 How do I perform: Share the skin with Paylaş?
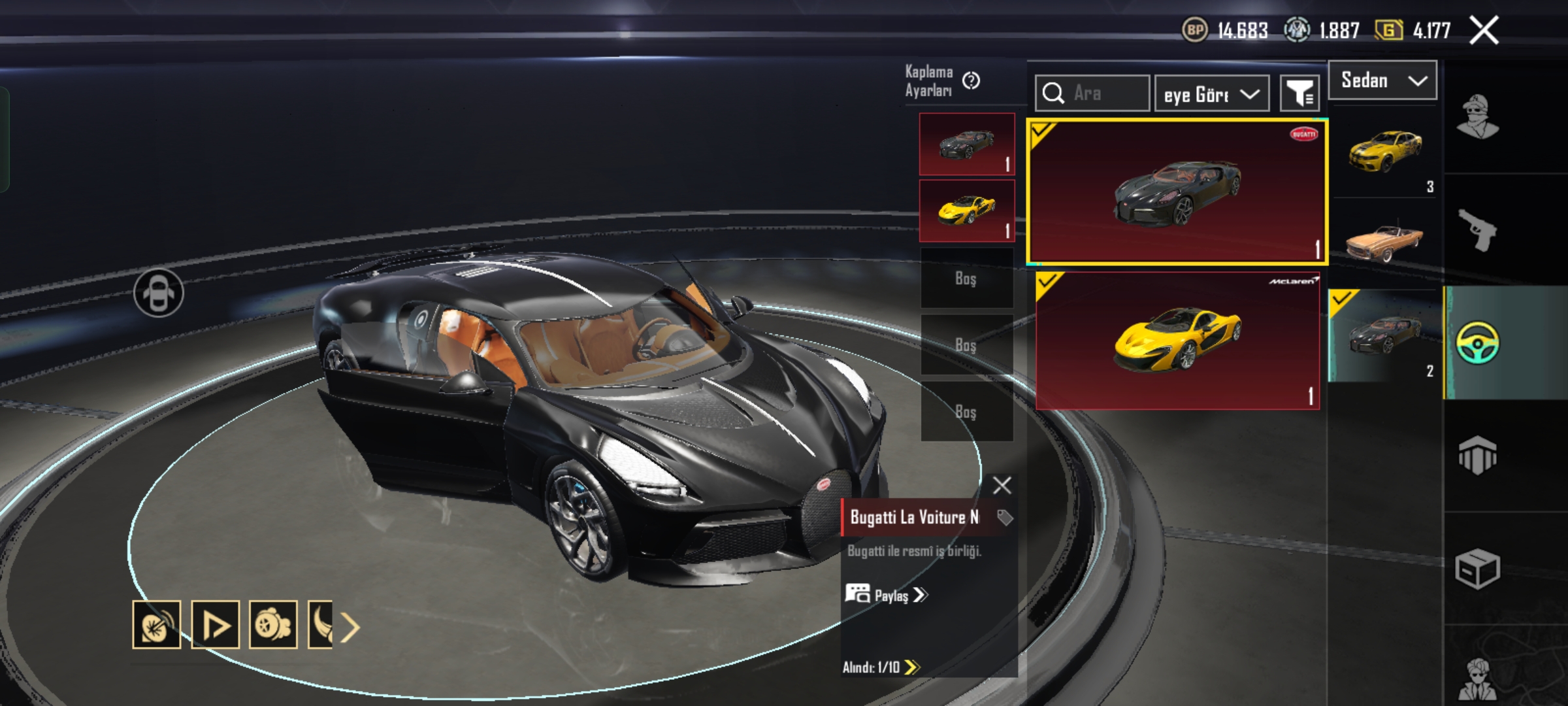coord(887,595)
